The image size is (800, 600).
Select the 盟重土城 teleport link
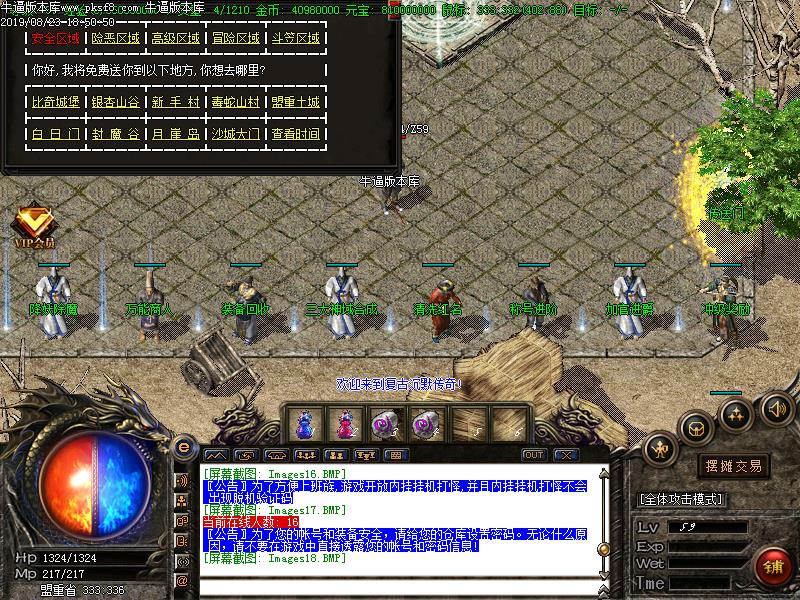[x=295, y=103]
